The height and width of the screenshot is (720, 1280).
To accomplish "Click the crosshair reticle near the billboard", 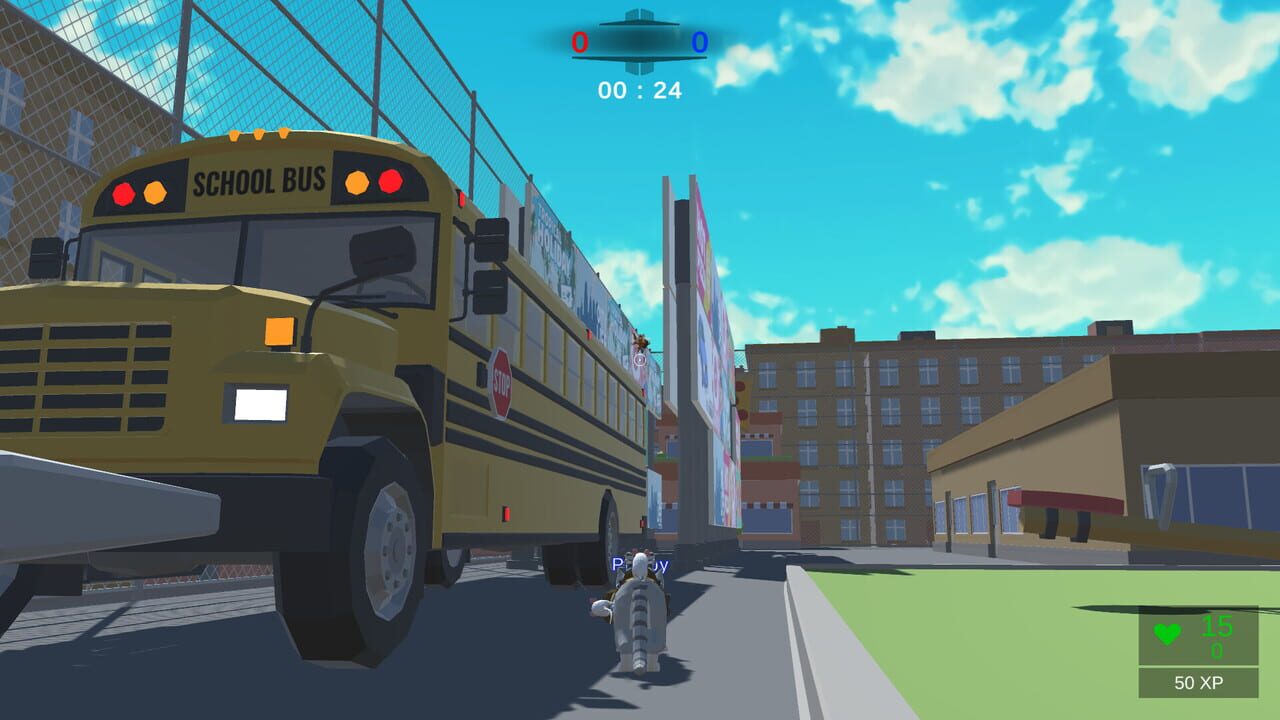I will pyautogui.click(x=640, y=359).
